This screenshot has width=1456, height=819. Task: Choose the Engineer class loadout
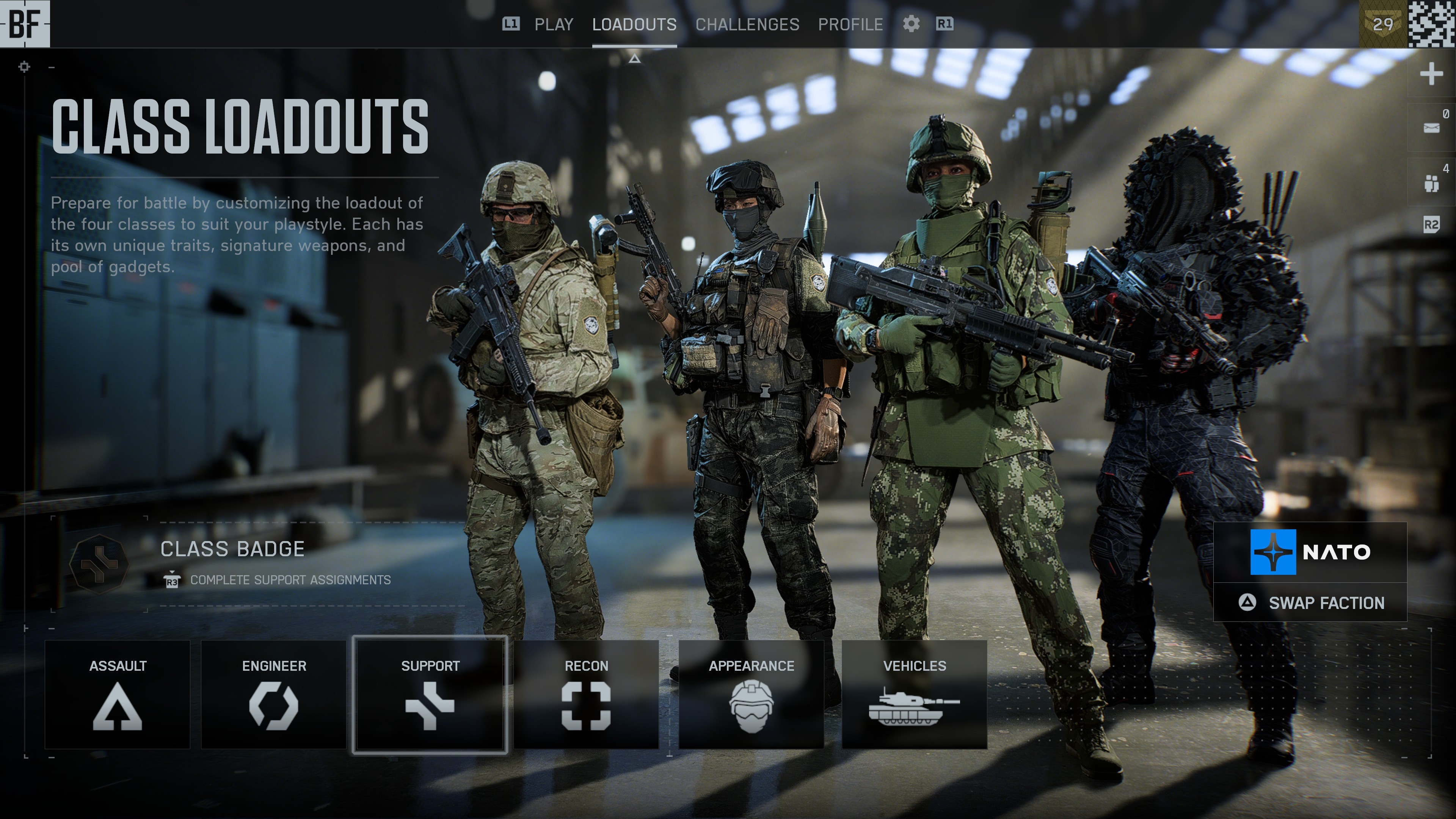[x=273, y=695]
